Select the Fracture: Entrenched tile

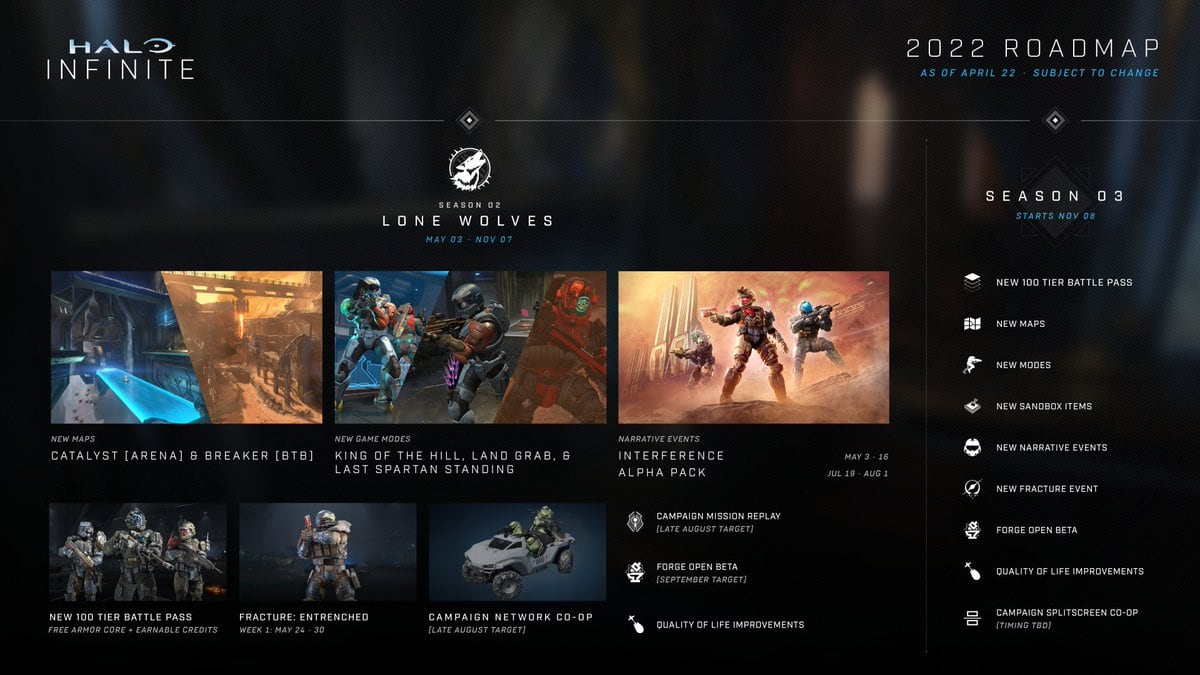coord(327,552)
